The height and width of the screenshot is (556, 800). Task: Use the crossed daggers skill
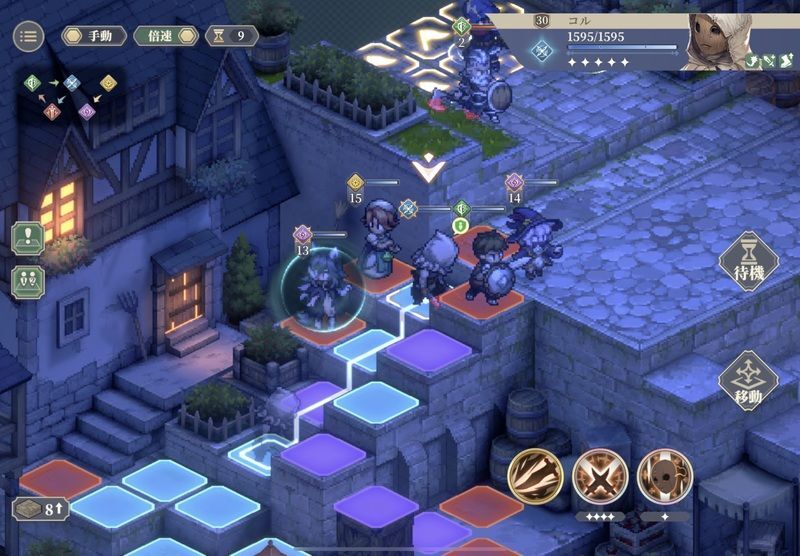[600, 475]
